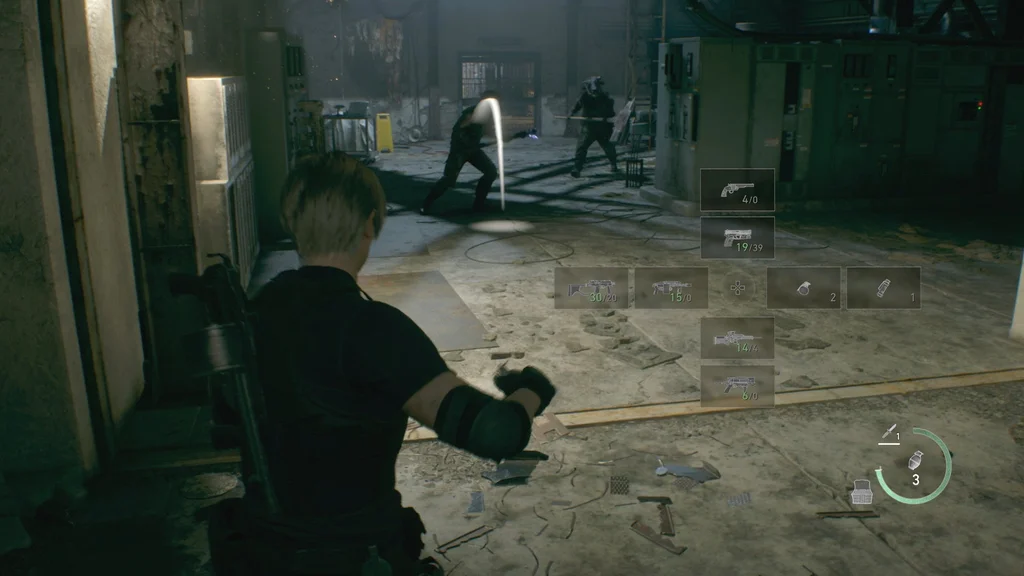This screenshot has height=576, width=1024.
Task: Click the knife icon in the HUD
Action: (886, 432)
